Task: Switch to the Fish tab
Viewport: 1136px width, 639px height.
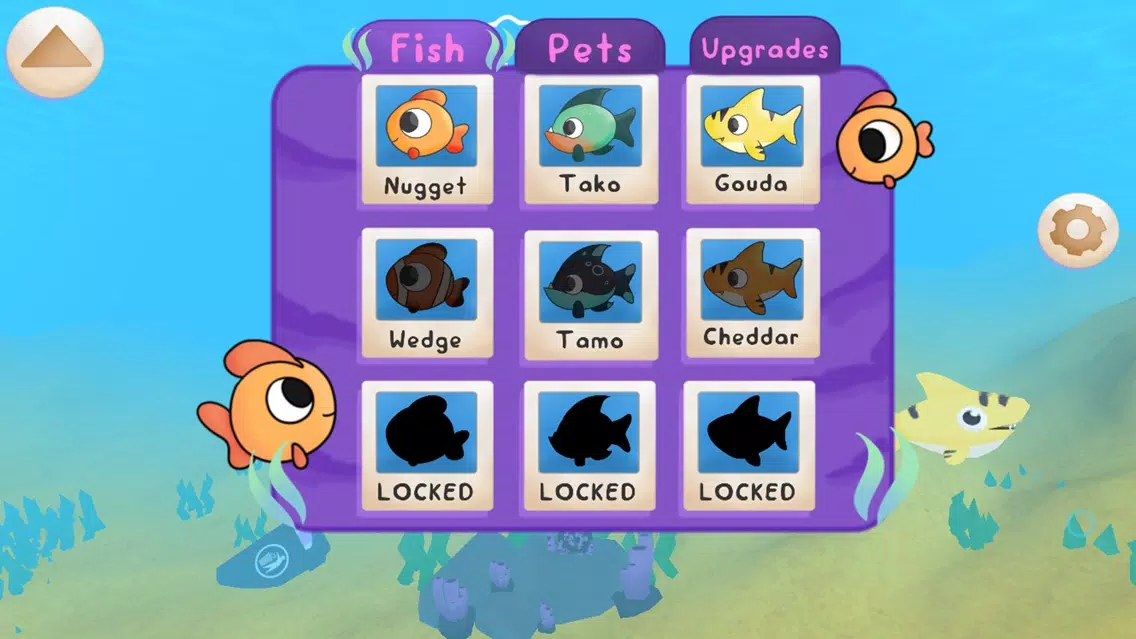Action: click(427, 47)
